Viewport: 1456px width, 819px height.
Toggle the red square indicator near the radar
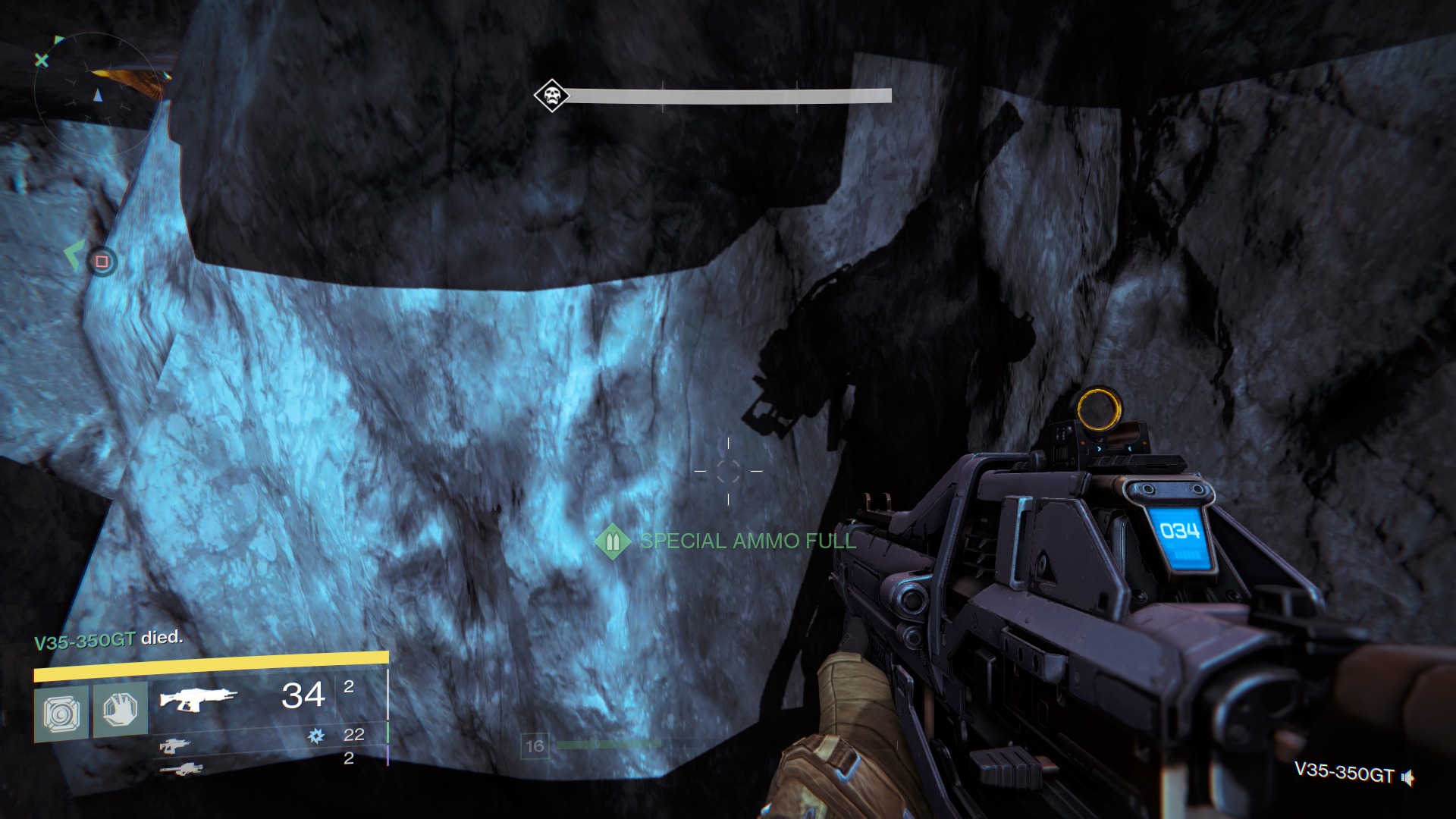102,261
